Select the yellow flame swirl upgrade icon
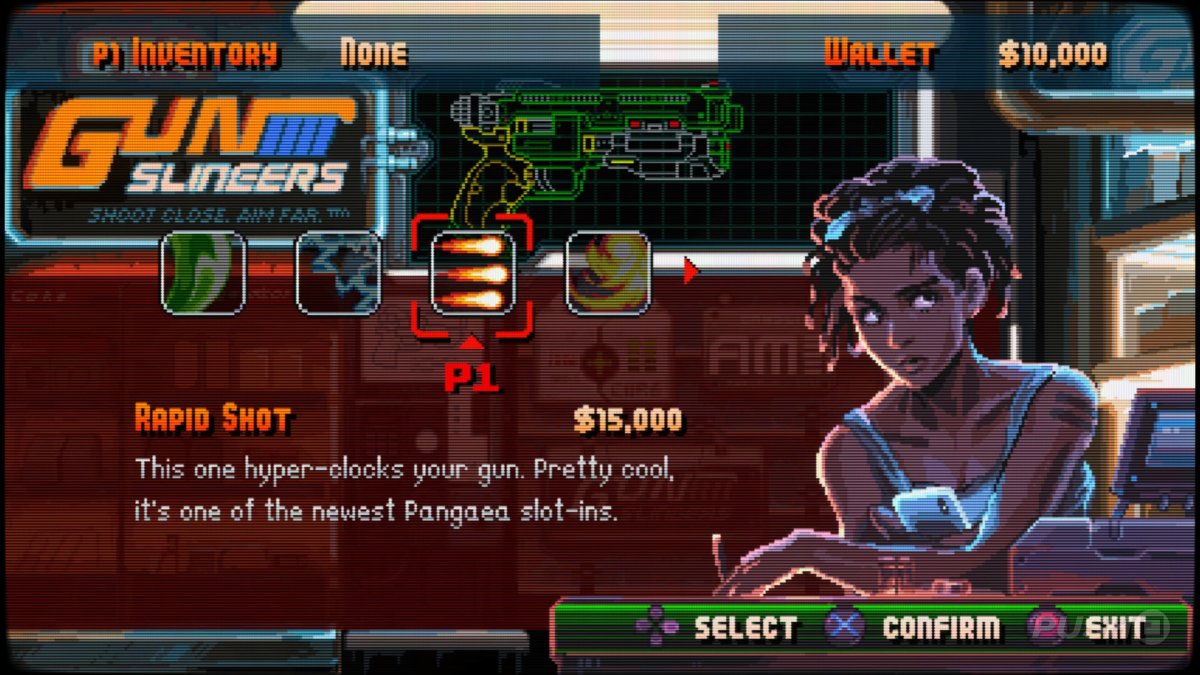 (608, 273)
